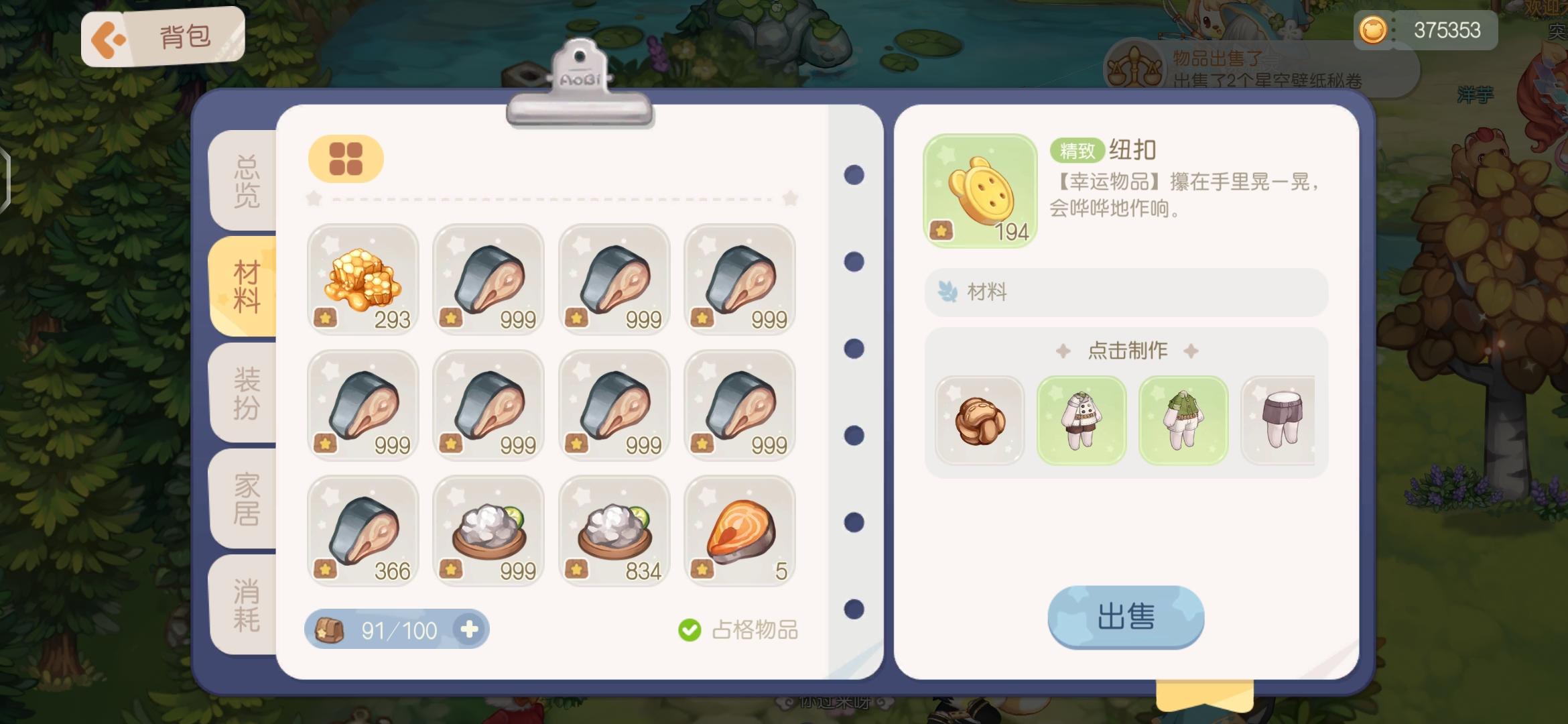Open the fish fillet stack of 366
Screen dimensions: 1568x724
click(x=363, y=532)
